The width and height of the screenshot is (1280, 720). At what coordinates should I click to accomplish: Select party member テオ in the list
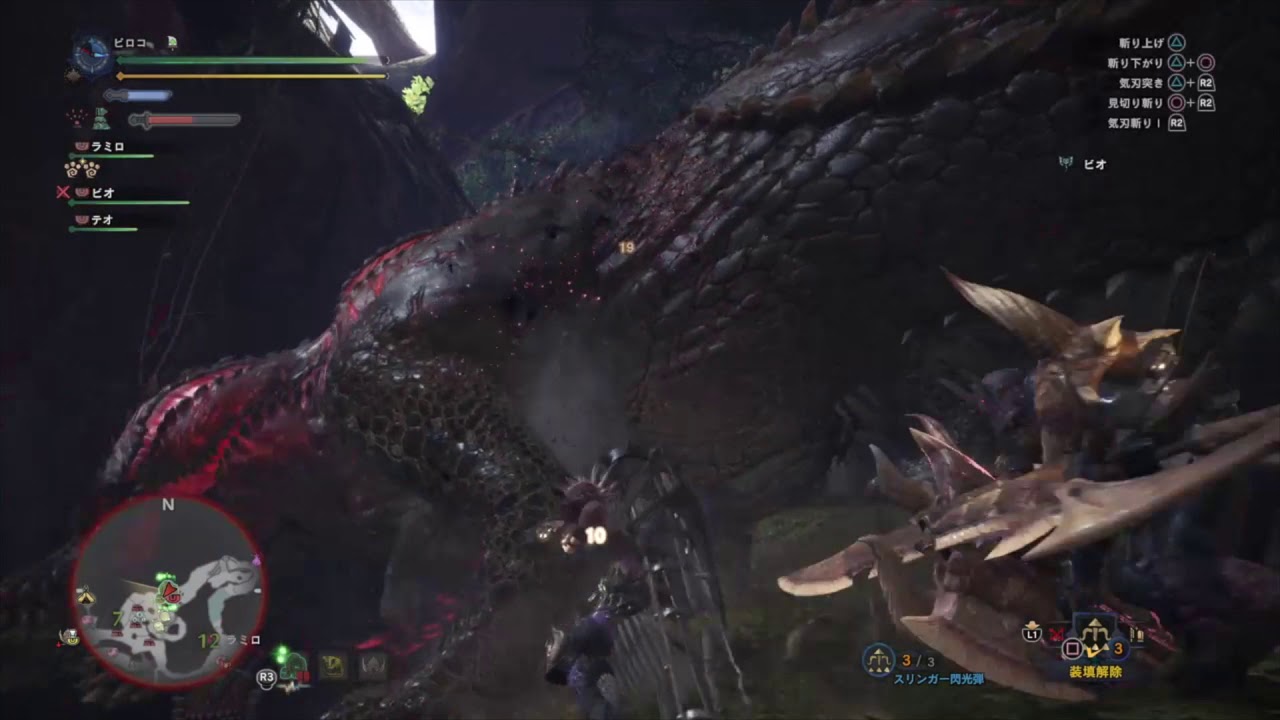click(101, 220)
